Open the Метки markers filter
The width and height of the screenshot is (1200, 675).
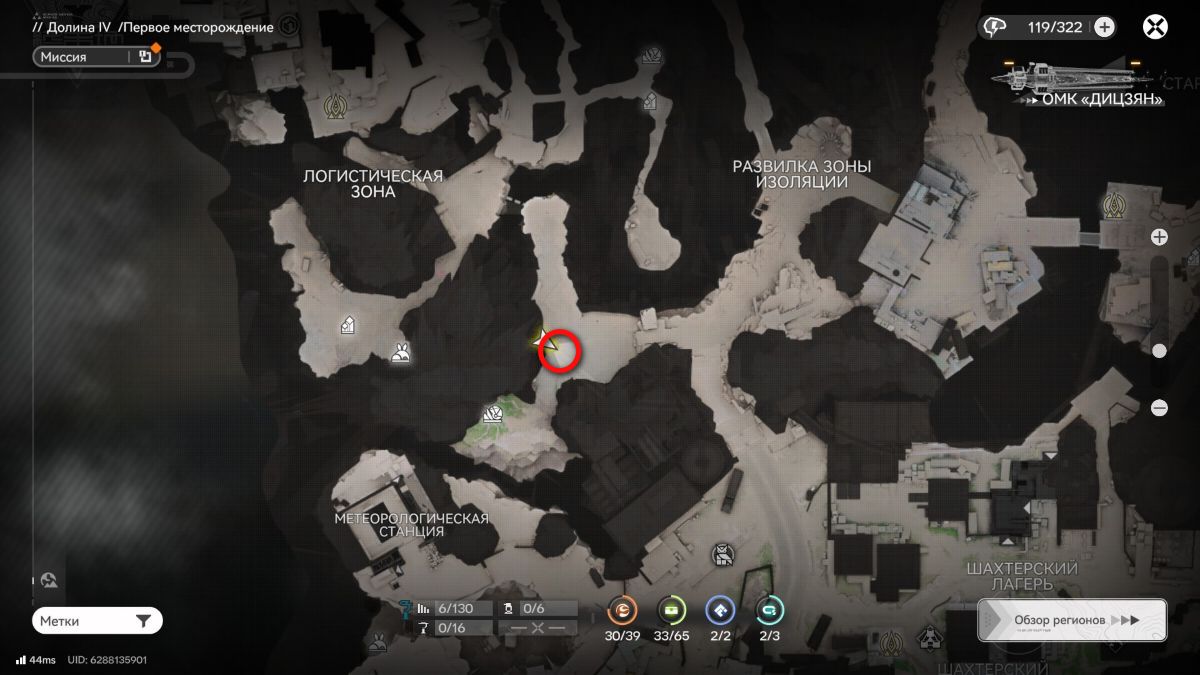pos(96,621)
